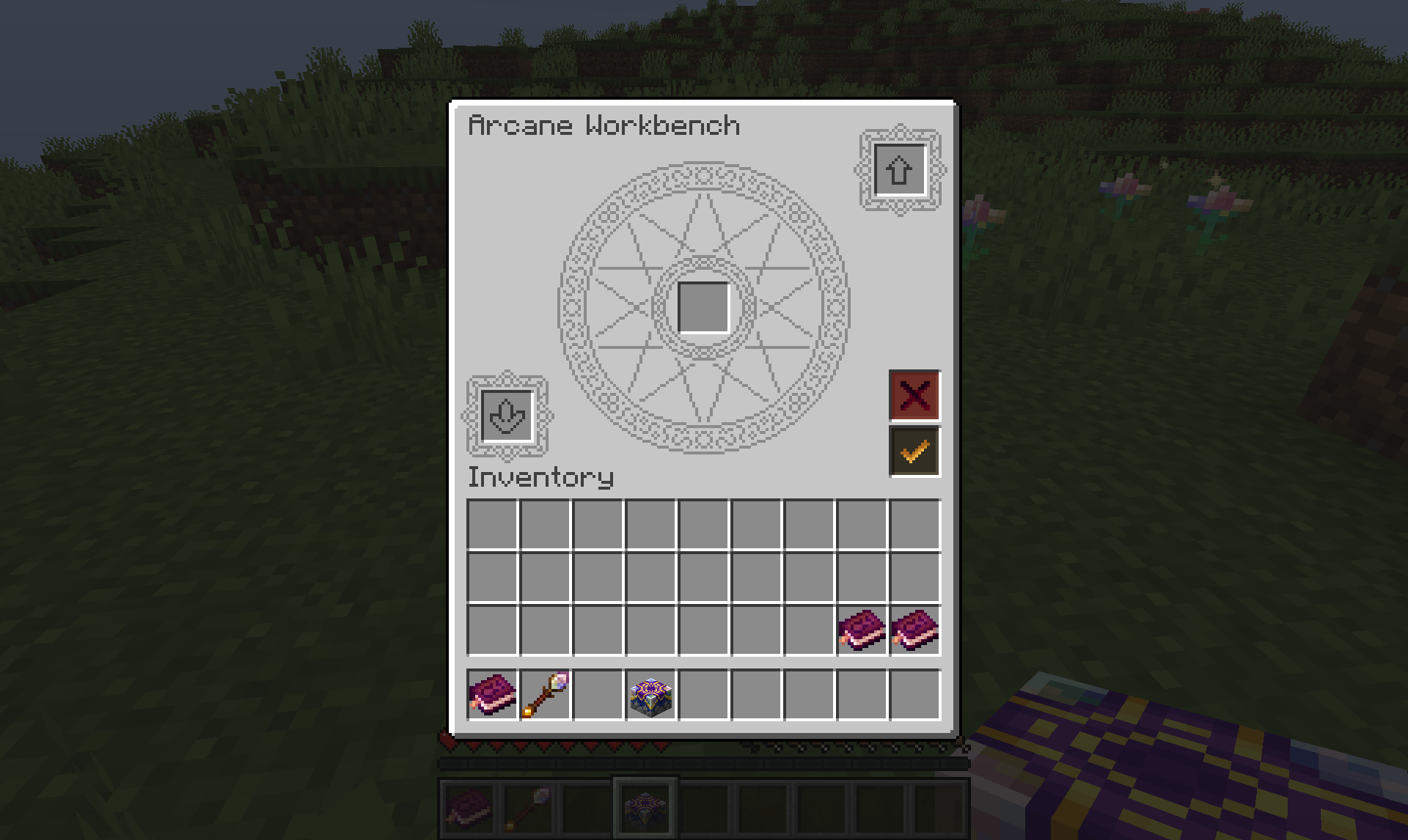Click the Inventory section label

540,478
